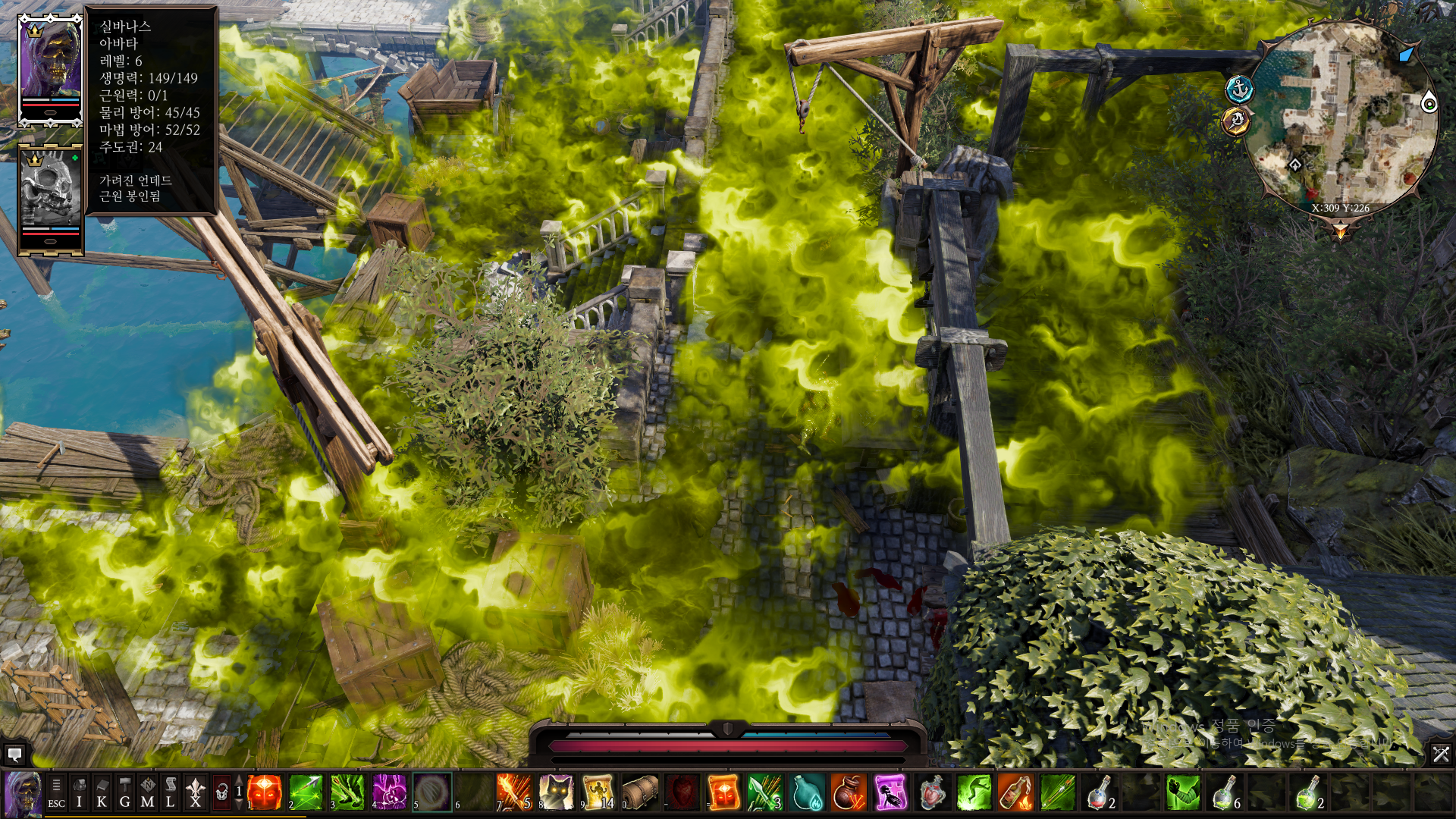The width and height of the screenshot is (1456, 819).
Task: Open the inventory with the I button
Action: click(79, 793)
